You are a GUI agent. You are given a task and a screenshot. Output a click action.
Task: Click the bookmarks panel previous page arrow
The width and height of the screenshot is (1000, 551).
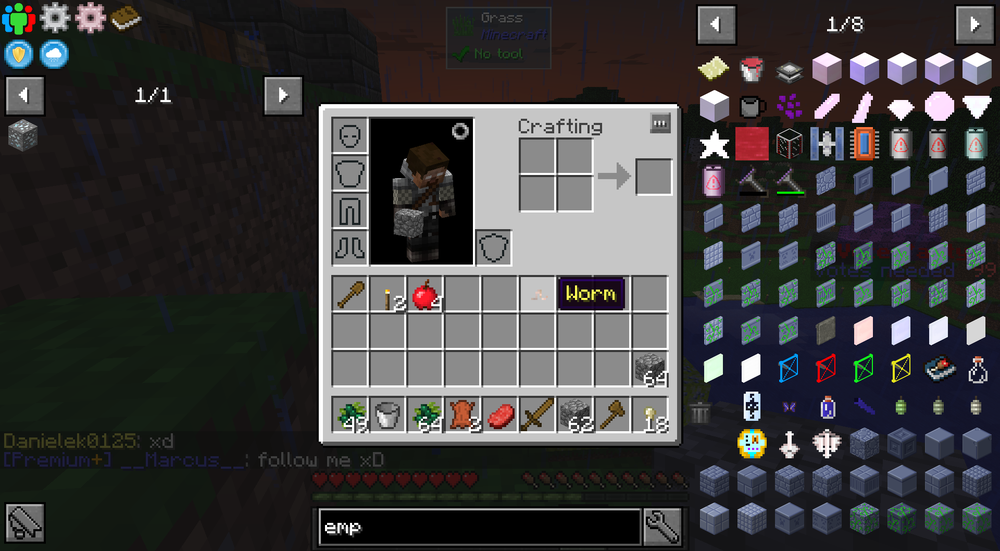click(x=24, y=95)
